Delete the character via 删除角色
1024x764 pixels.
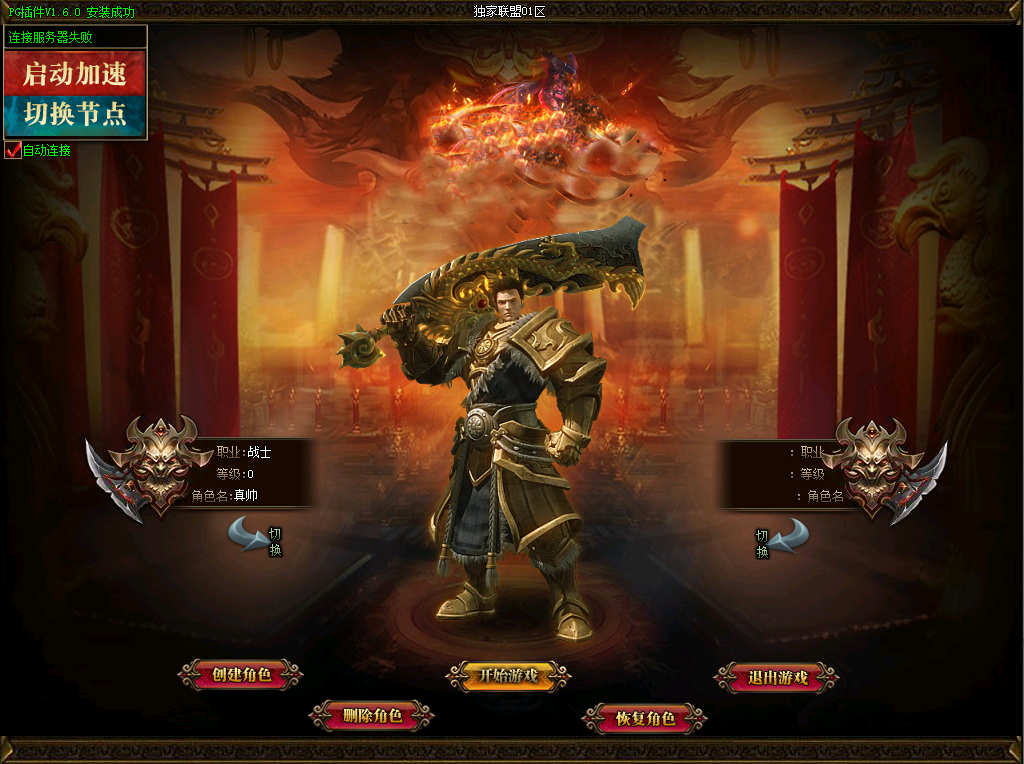point(371,716)
